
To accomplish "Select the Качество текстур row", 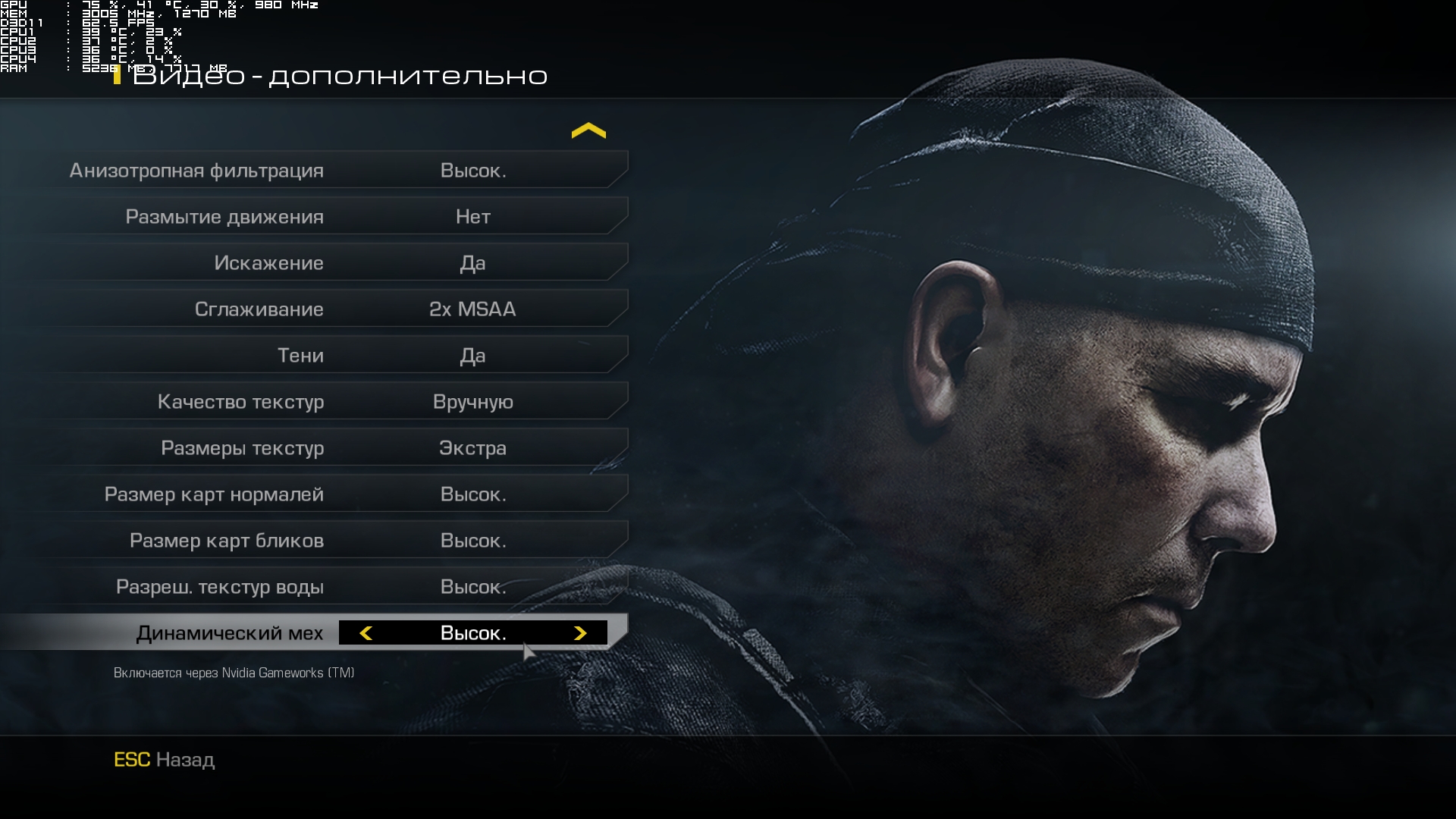I will click(334, 402).
